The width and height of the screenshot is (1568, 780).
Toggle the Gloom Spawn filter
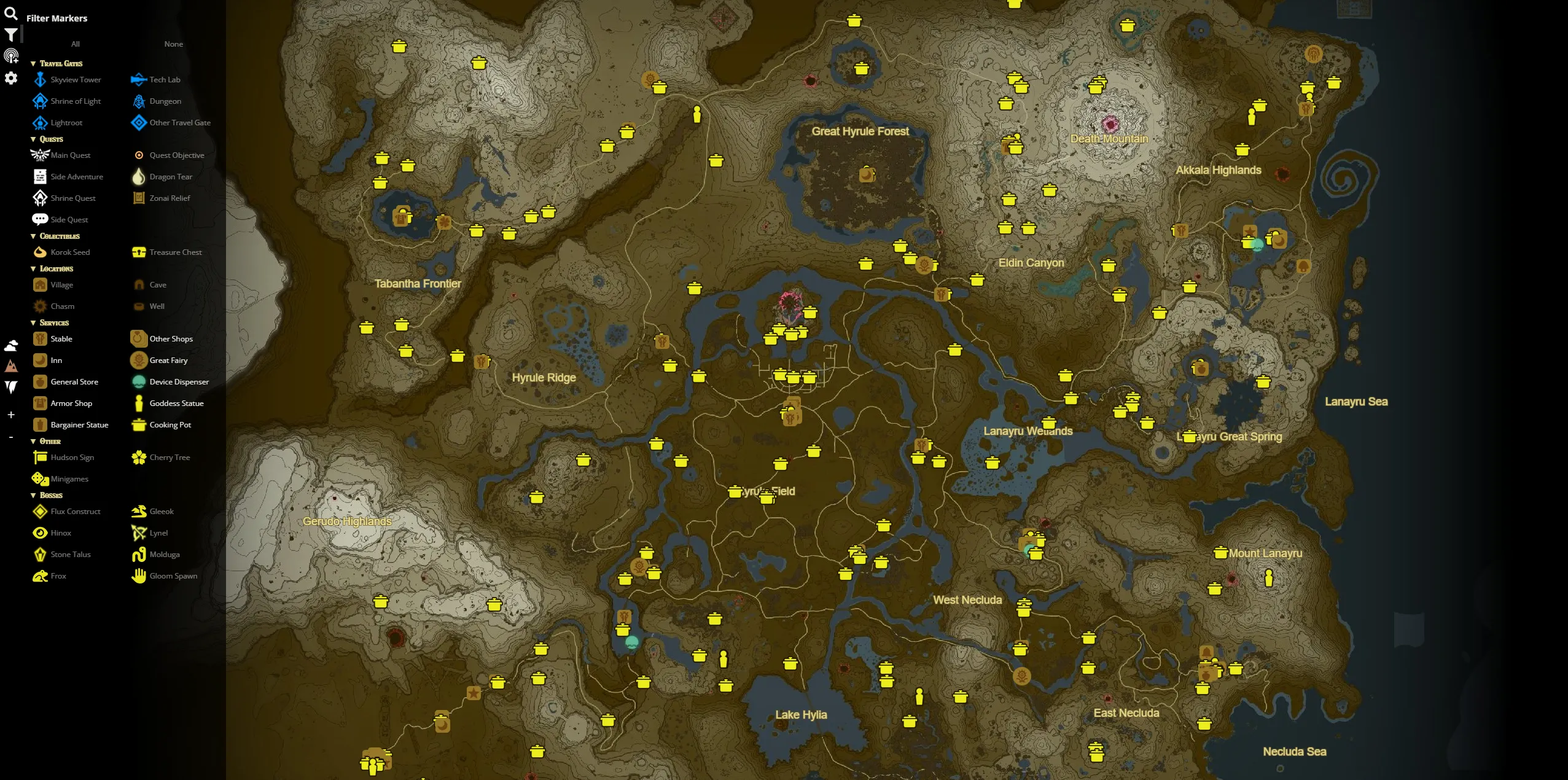(173, 575)
